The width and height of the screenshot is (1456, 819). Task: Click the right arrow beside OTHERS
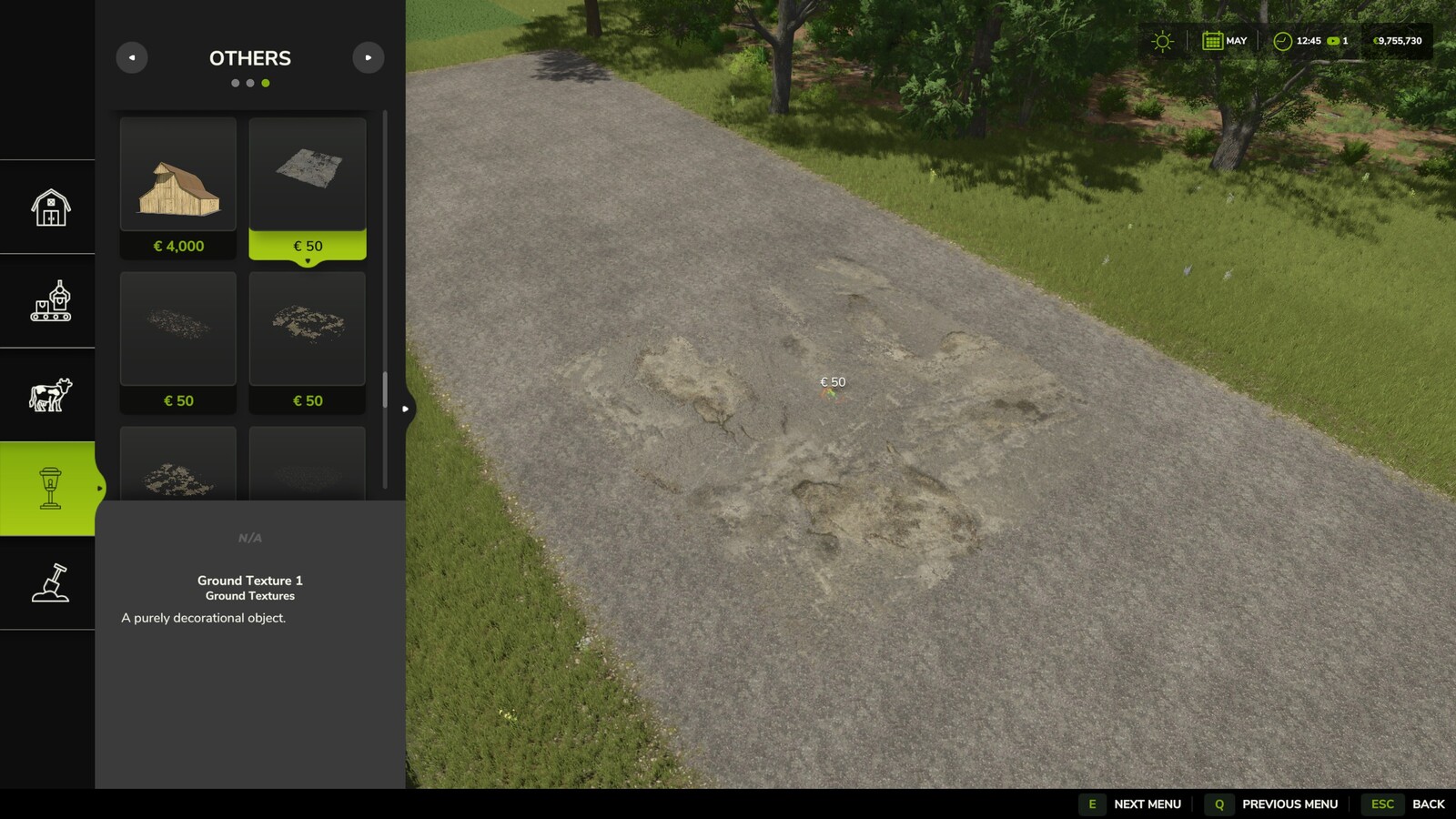(x=369, y=57)
